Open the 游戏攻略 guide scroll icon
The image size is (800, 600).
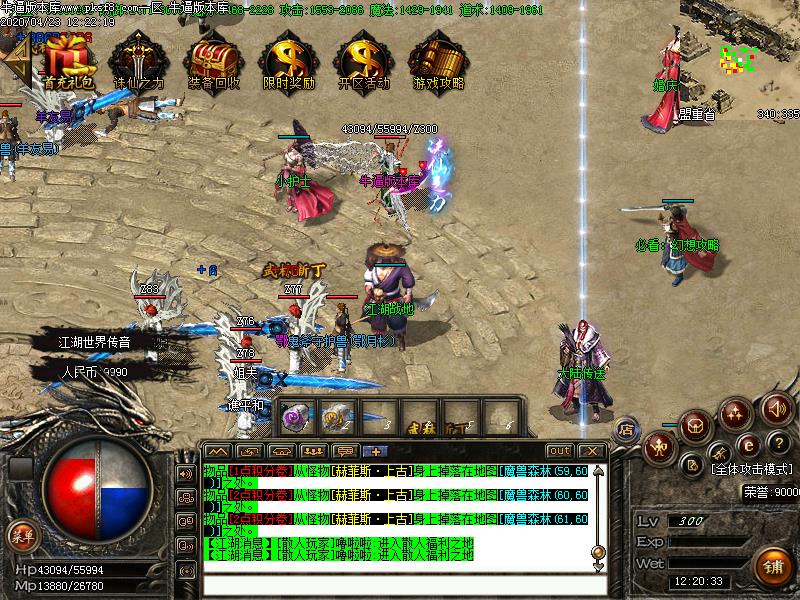pyautogui.click(x=438, y=58)
